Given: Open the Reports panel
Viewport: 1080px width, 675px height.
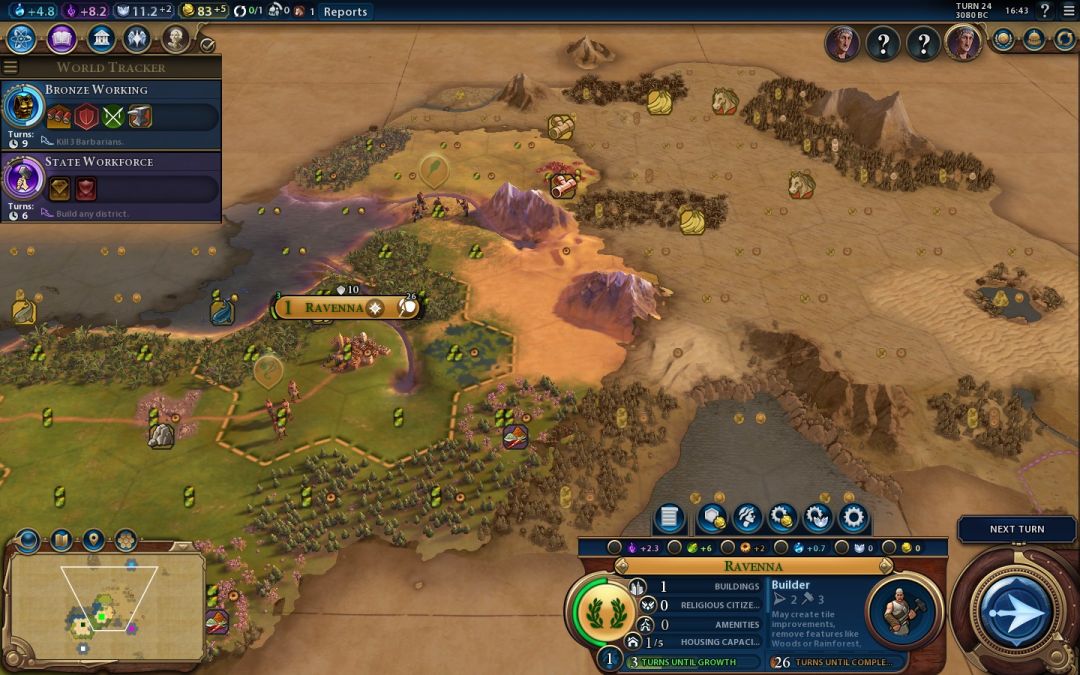Looking at the screenshot, I should tap(345, 12).
